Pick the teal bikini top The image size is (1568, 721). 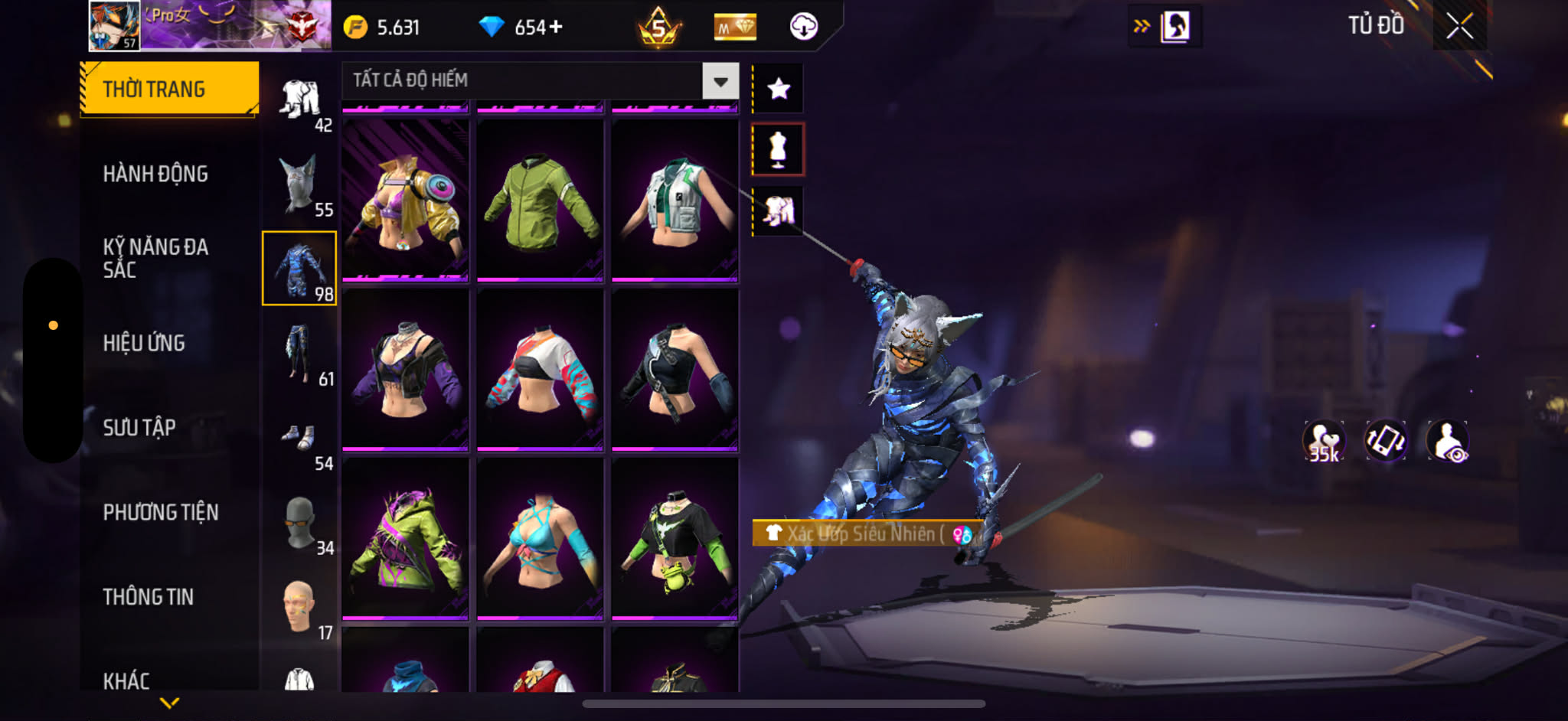(540, 538)
